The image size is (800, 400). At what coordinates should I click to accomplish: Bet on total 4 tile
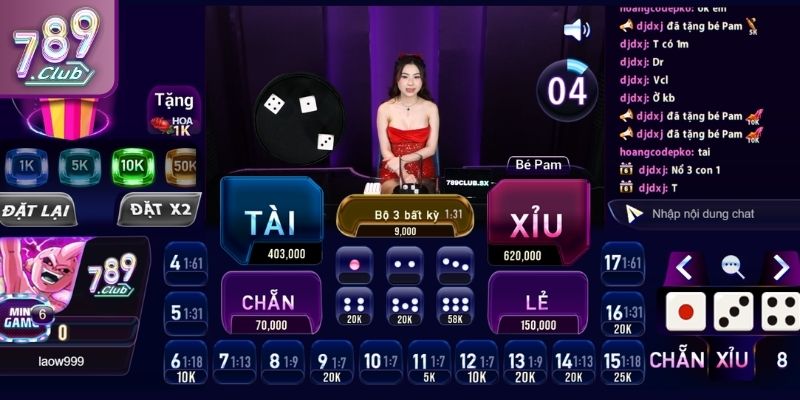pos(186,264)
